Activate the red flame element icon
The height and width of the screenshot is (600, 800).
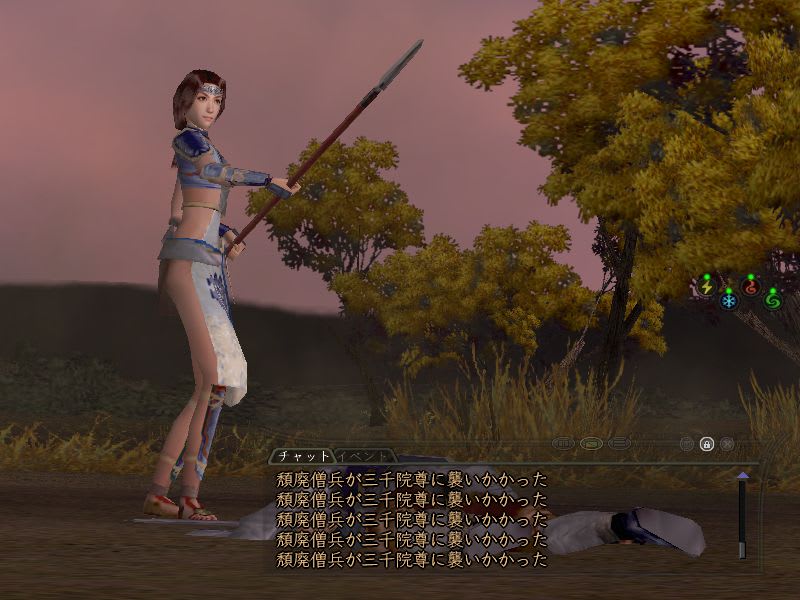click(750, 287)
